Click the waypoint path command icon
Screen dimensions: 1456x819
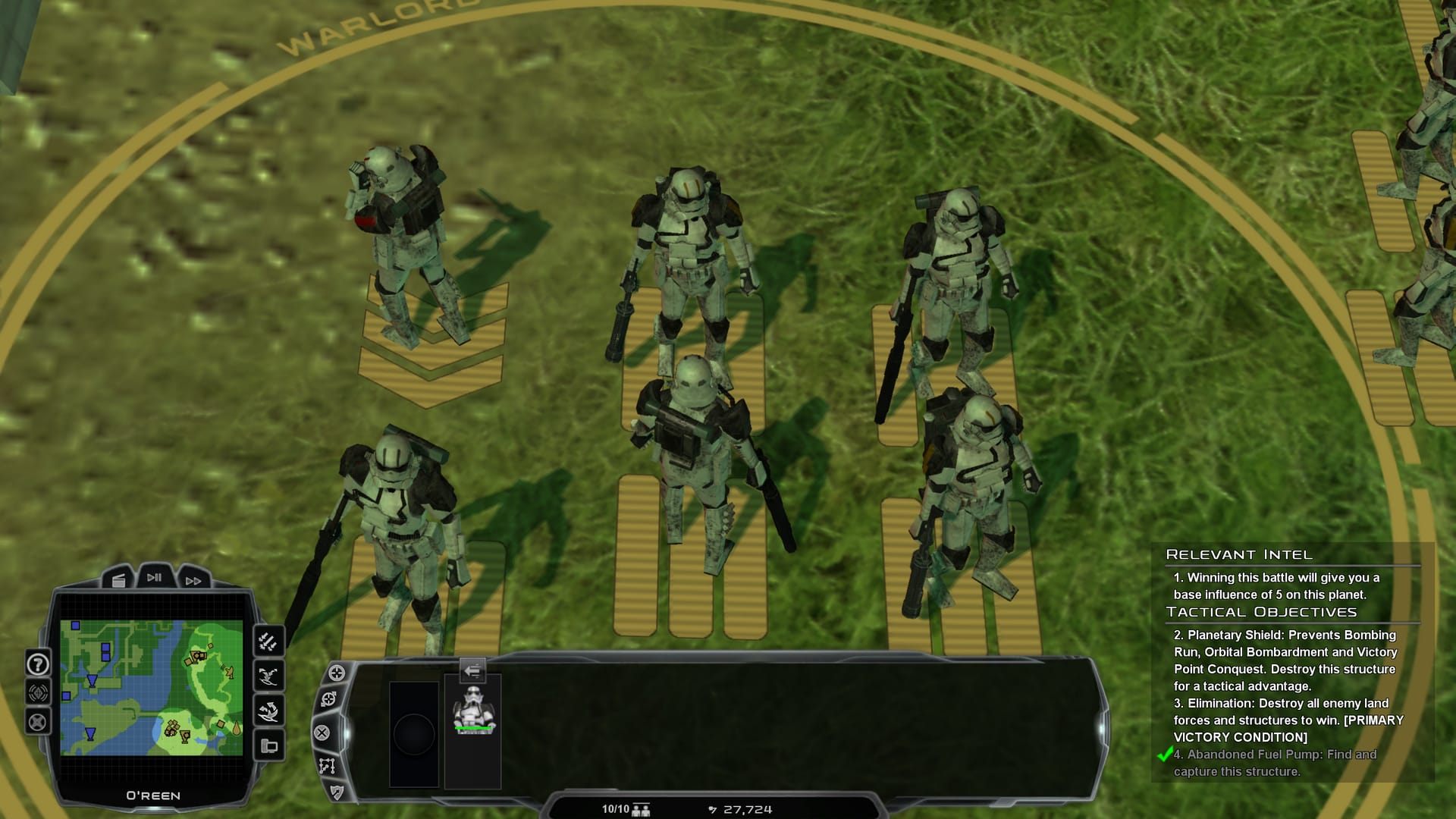tap(328, 767)
